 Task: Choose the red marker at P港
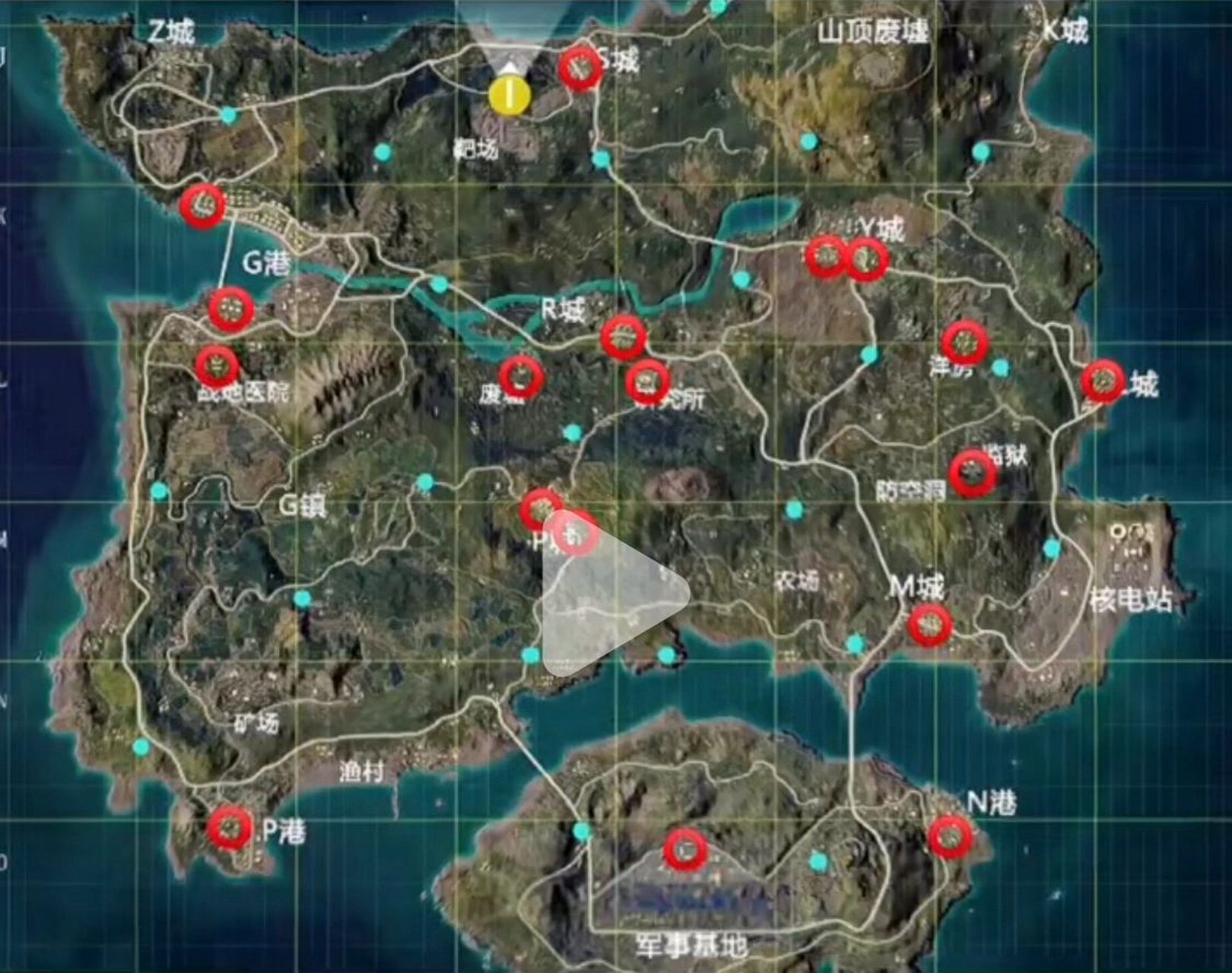pyautogui.click(x=230, y=828)
